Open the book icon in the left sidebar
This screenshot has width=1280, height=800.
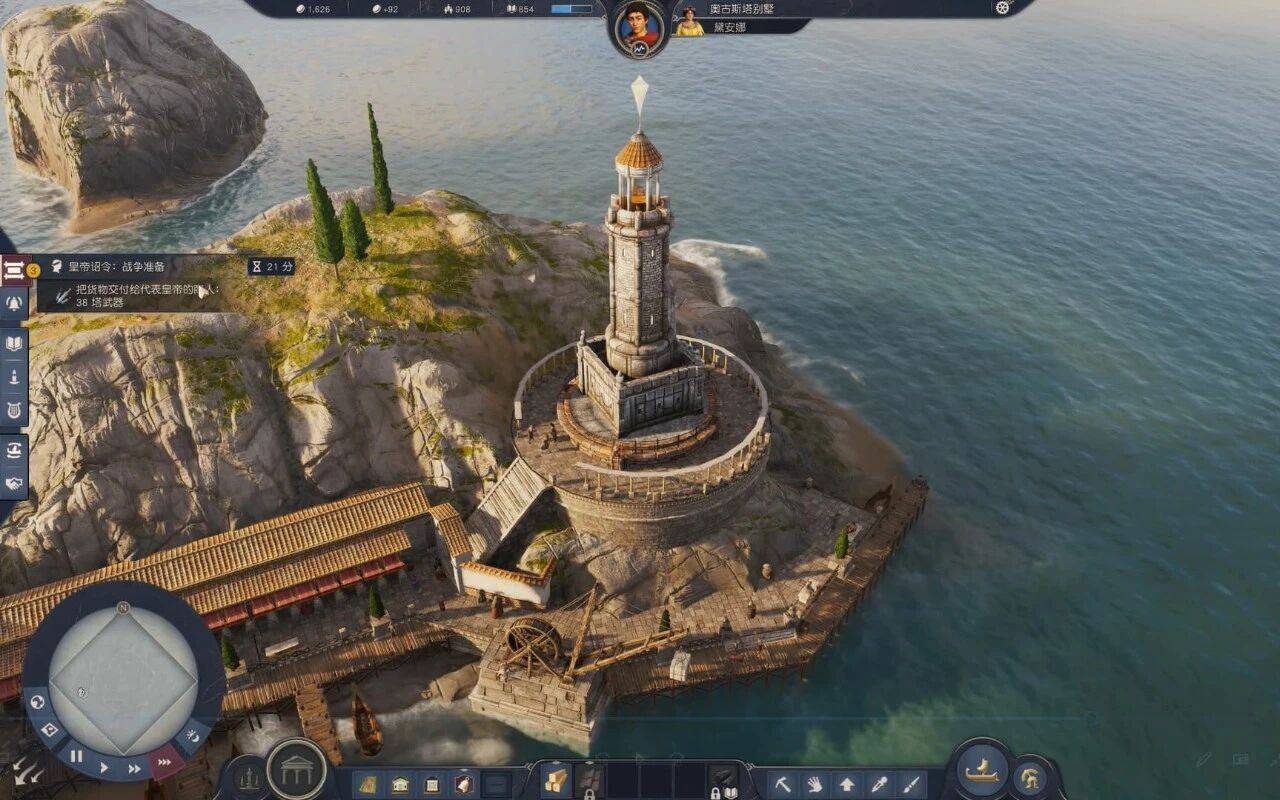tap(14, 344)
